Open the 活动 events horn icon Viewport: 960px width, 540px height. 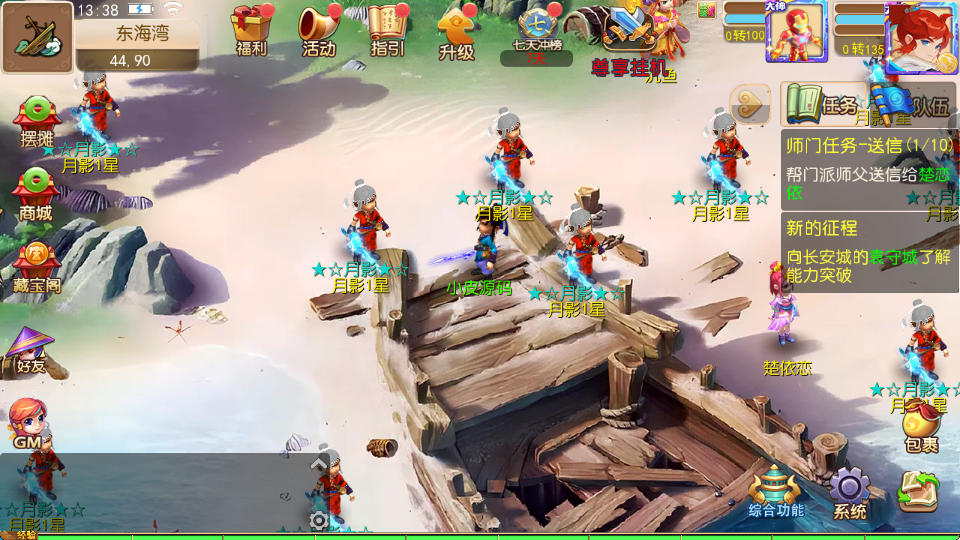(x=319, y=30)
